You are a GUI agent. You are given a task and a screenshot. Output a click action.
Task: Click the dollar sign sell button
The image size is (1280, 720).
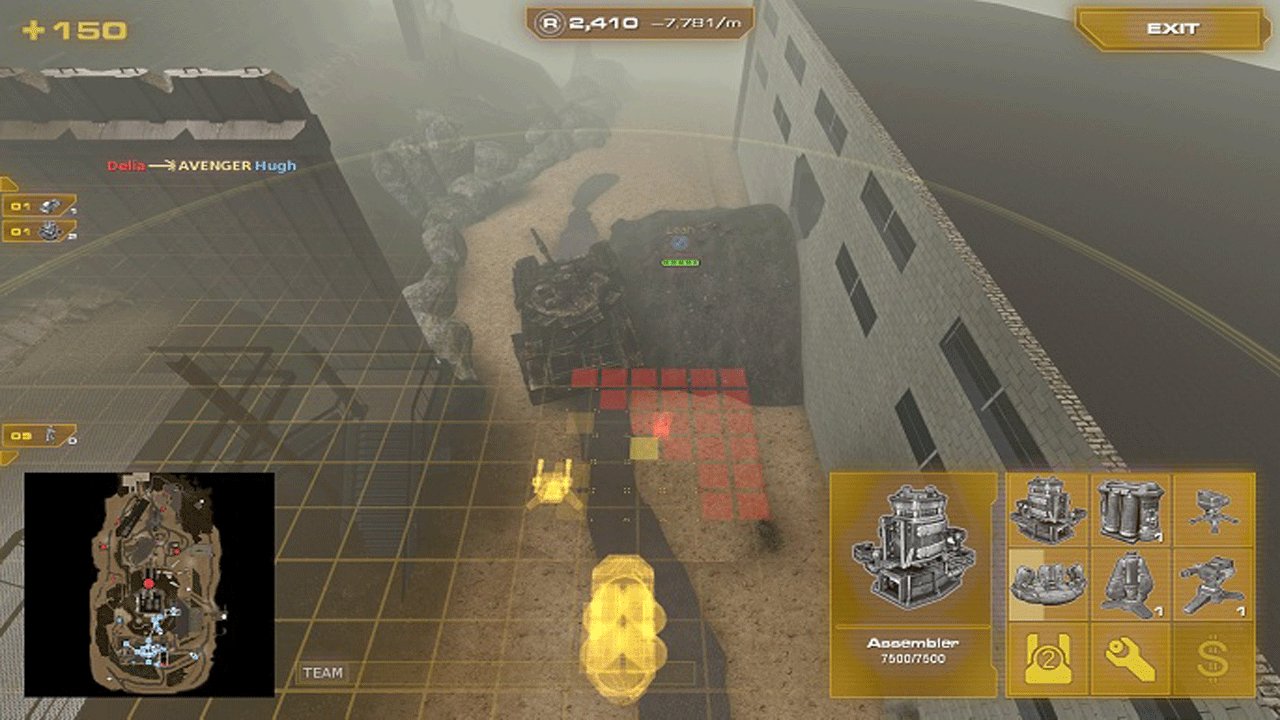coord(1213,659)
